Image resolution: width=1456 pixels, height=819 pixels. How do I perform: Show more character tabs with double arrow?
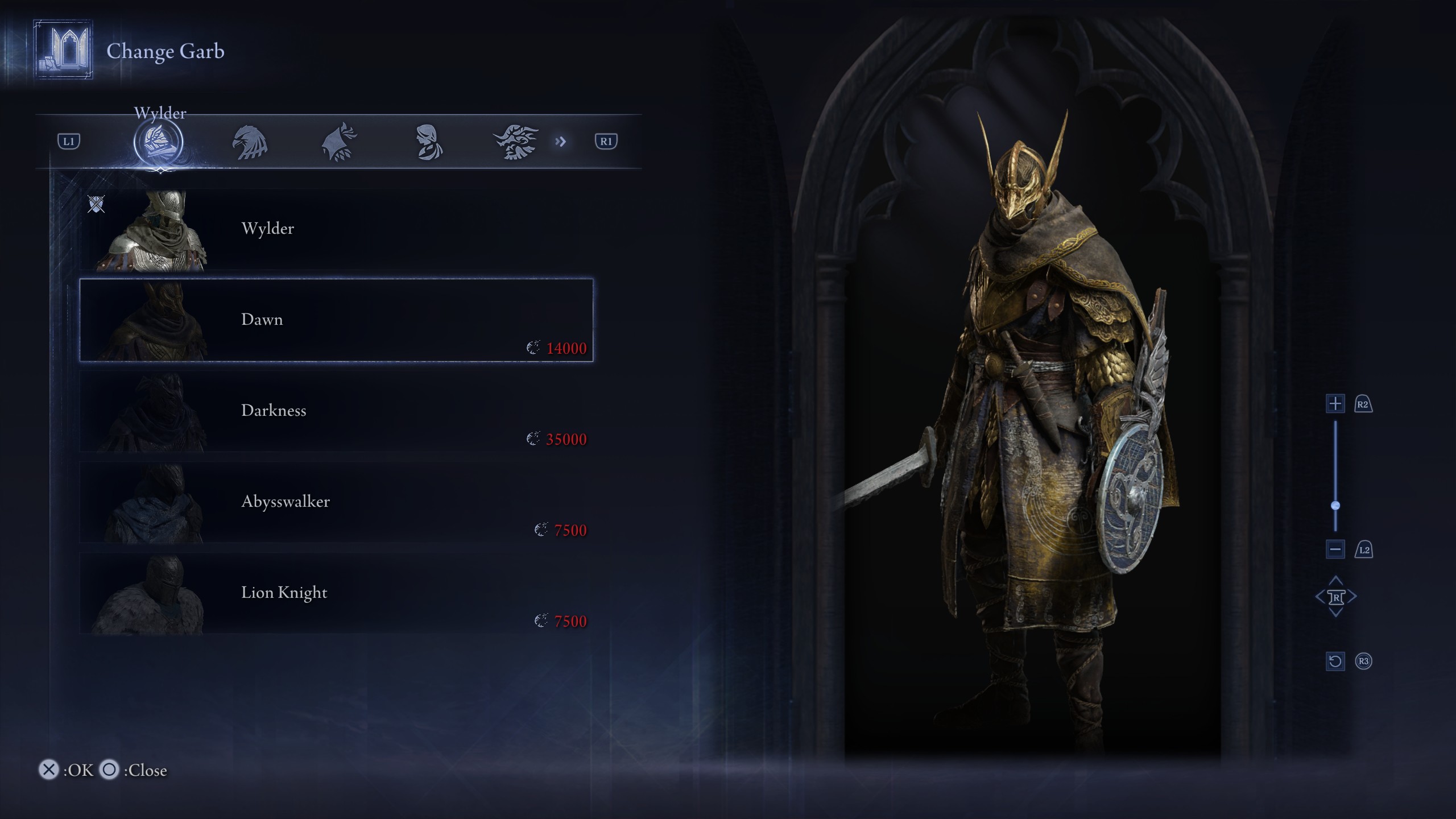(561, 142)
